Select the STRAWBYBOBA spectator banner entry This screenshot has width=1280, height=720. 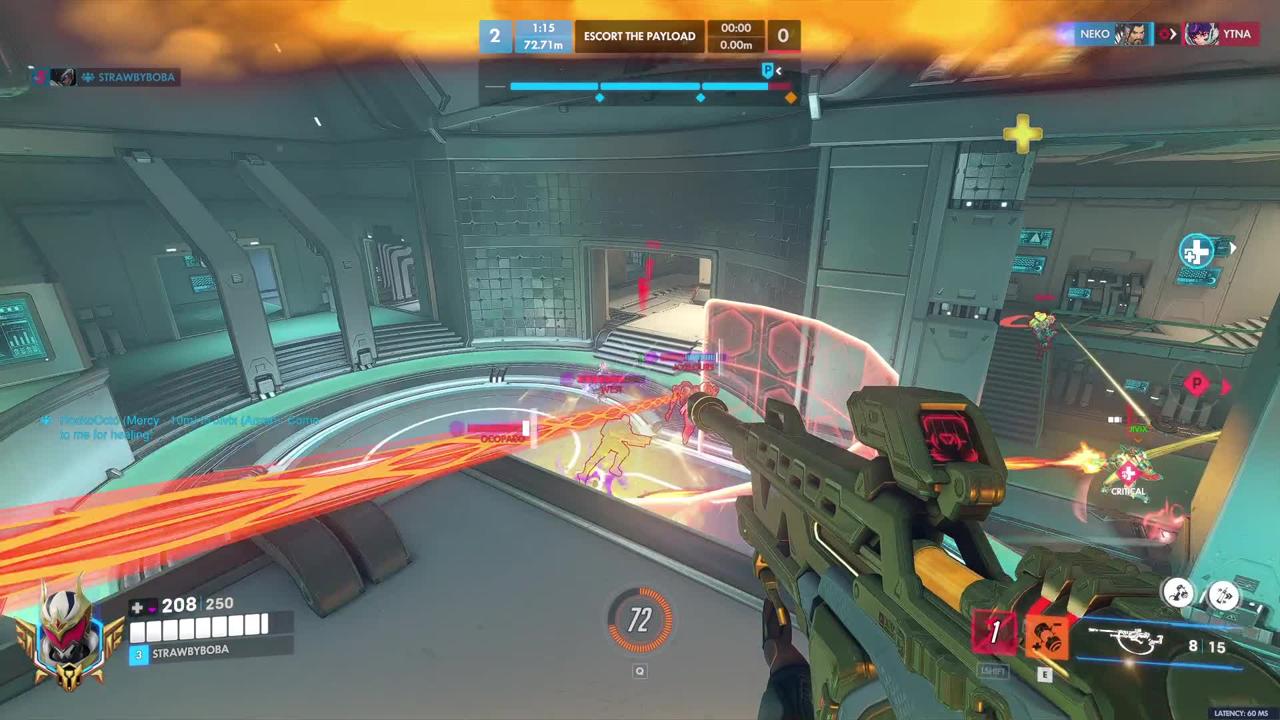point(106,77)
